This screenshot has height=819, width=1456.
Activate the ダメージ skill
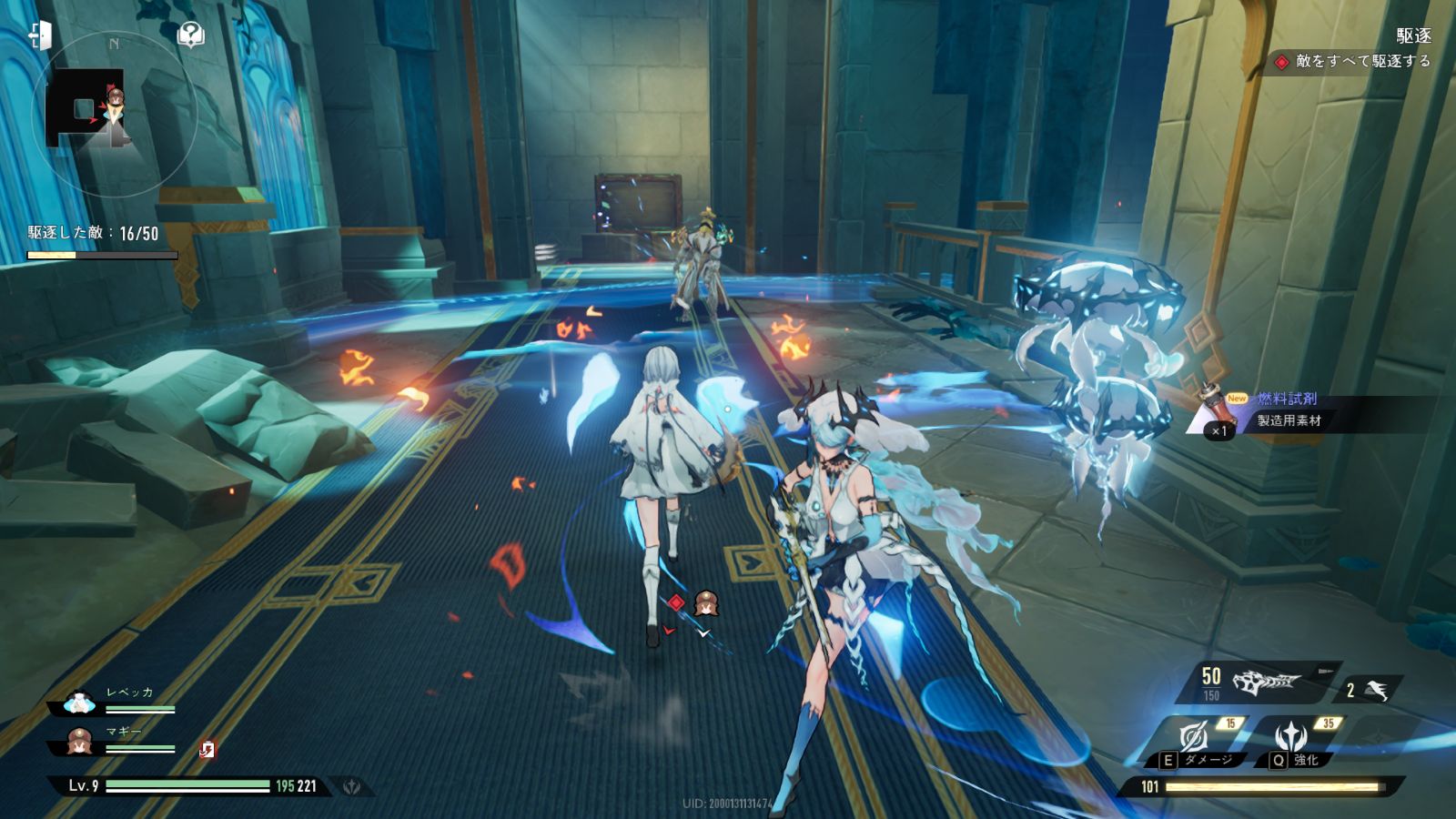click(1196, 739)
